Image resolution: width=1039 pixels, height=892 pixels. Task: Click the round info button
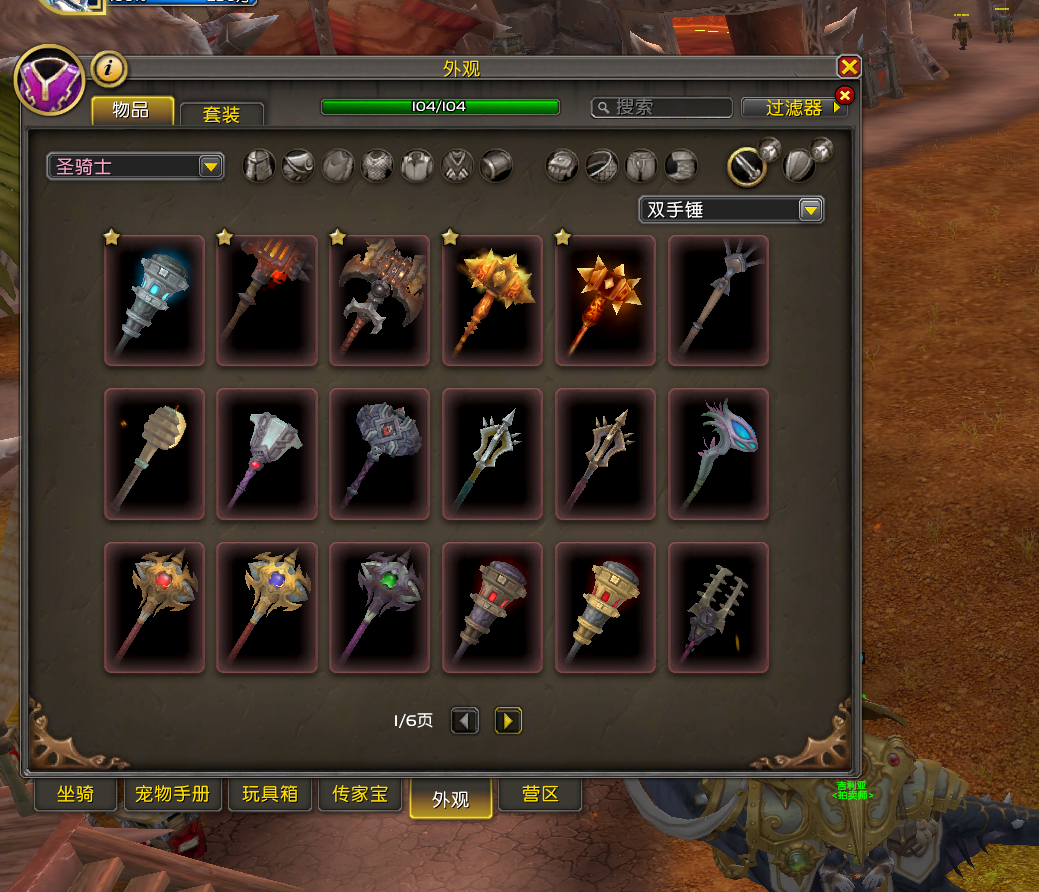point(109,69)
